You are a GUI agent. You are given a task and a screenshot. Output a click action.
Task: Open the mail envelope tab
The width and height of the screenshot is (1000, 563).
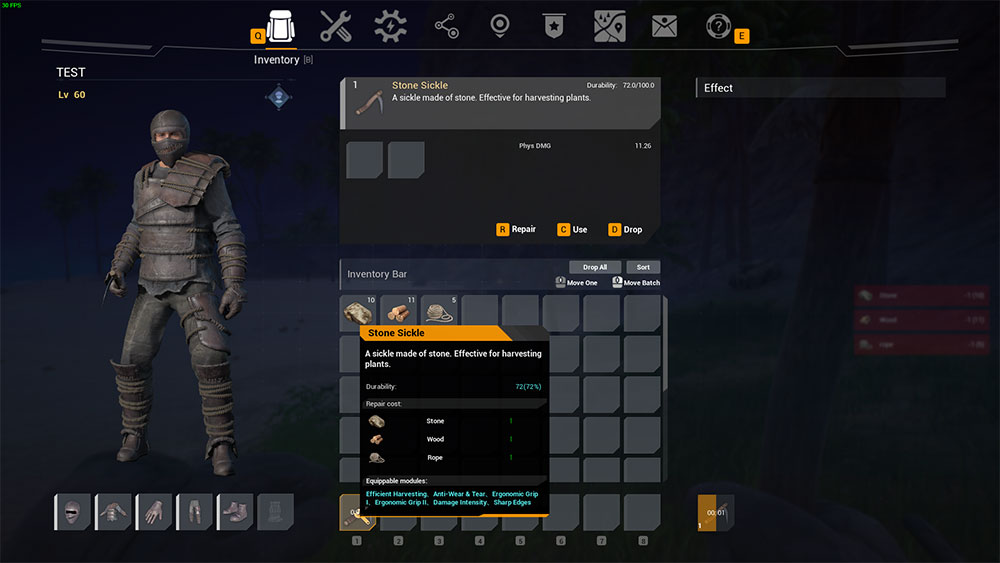664,27
